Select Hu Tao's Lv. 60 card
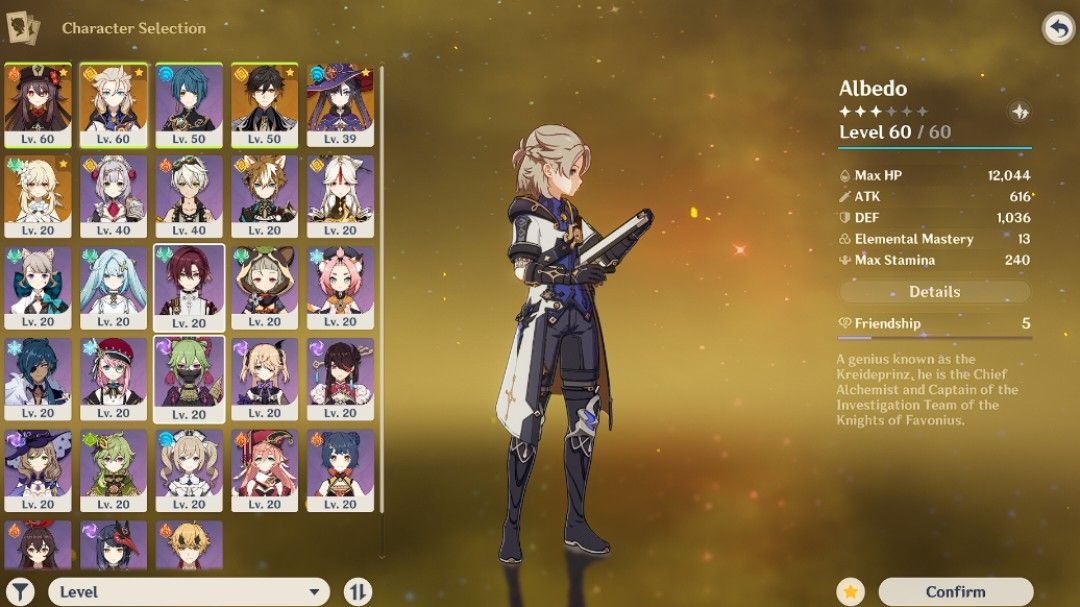Viewport: 1080px width, 607px height. pyautogui.click(x=38, y=104)
